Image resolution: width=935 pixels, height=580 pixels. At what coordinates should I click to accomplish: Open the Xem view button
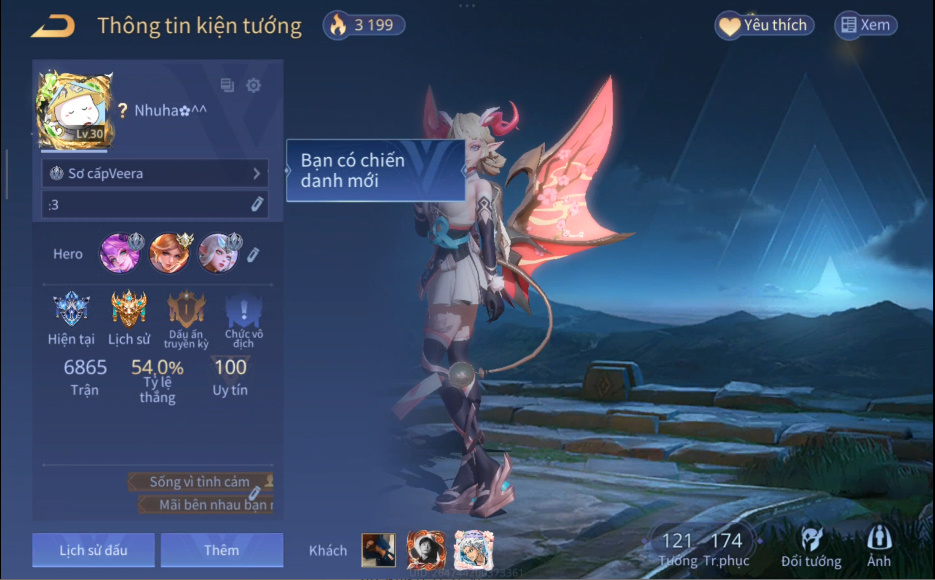tap(866, 26)
